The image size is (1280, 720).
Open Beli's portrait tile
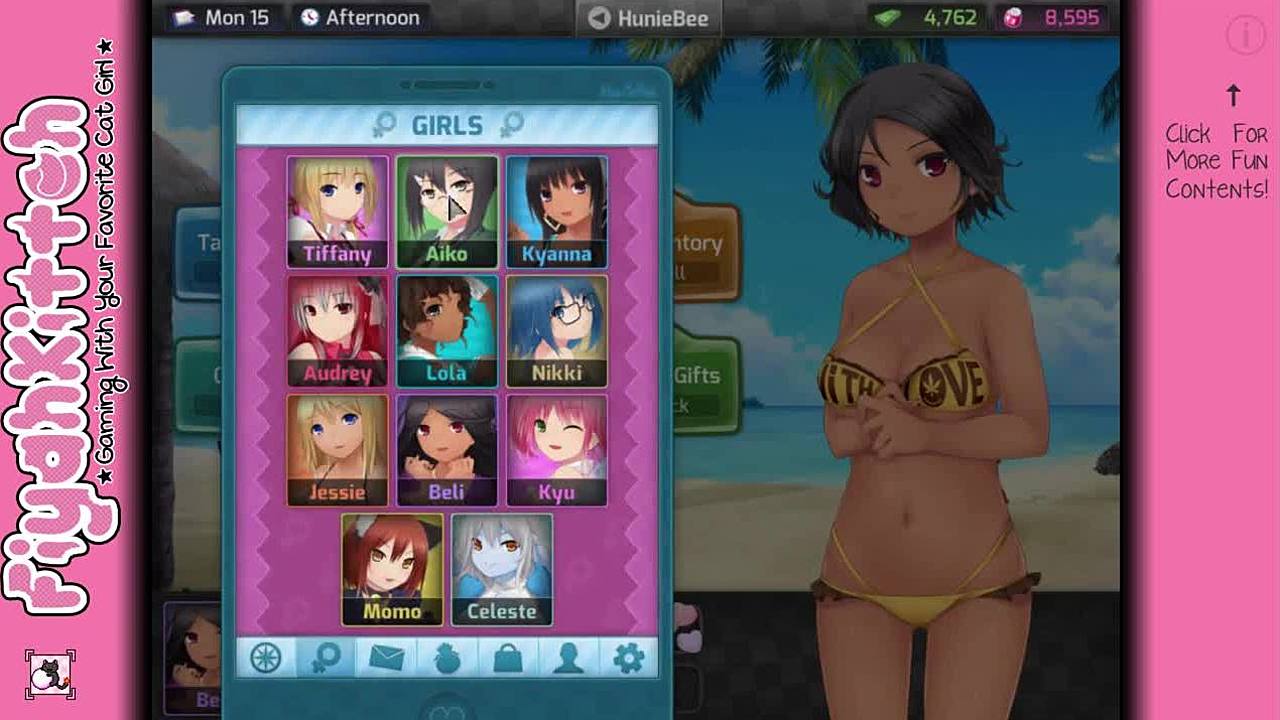[446, 450]
